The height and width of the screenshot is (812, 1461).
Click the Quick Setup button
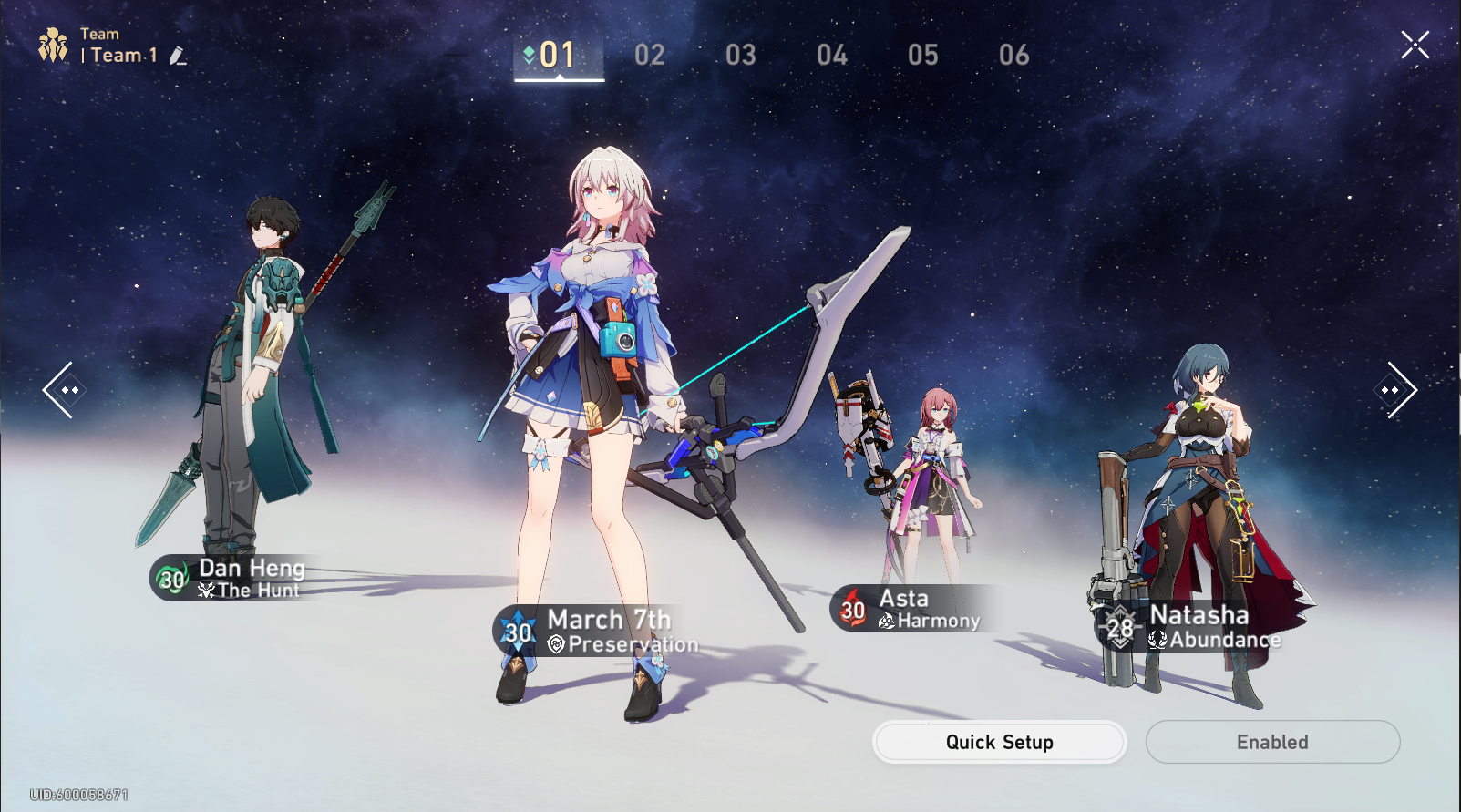click(999, 742)
